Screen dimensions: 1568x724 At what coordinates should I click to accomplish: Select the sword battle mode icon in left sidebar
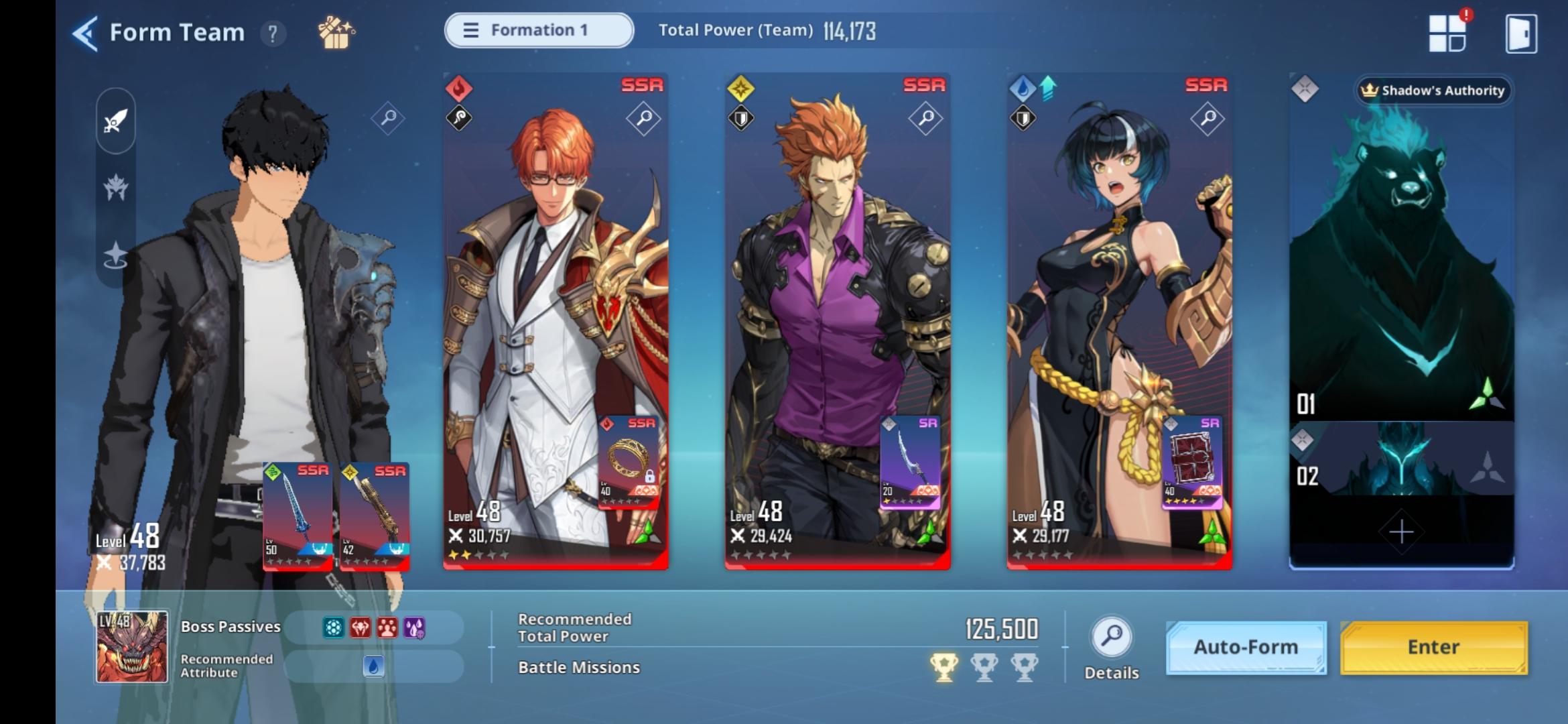click(115, 119)
